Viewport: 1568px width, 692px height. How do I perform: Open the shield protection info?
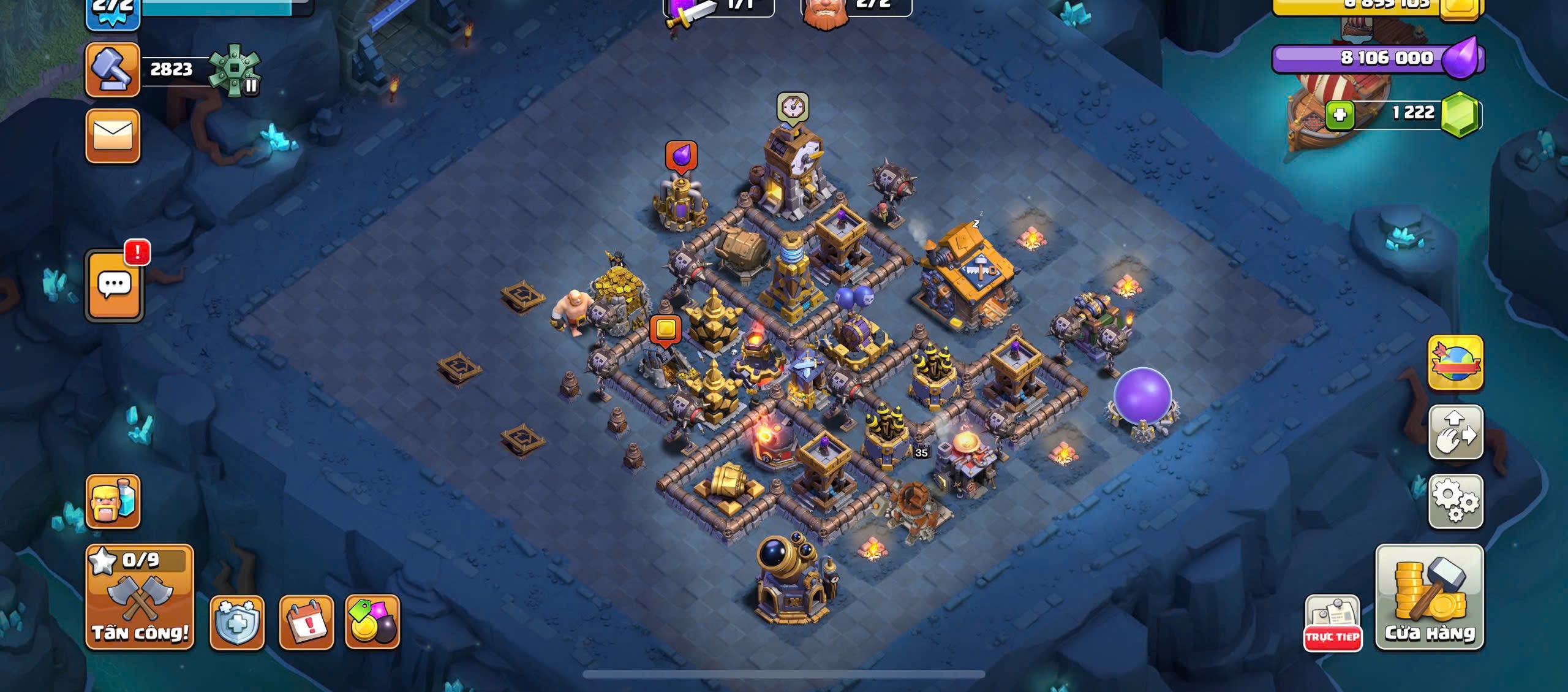tap(237, 622)
